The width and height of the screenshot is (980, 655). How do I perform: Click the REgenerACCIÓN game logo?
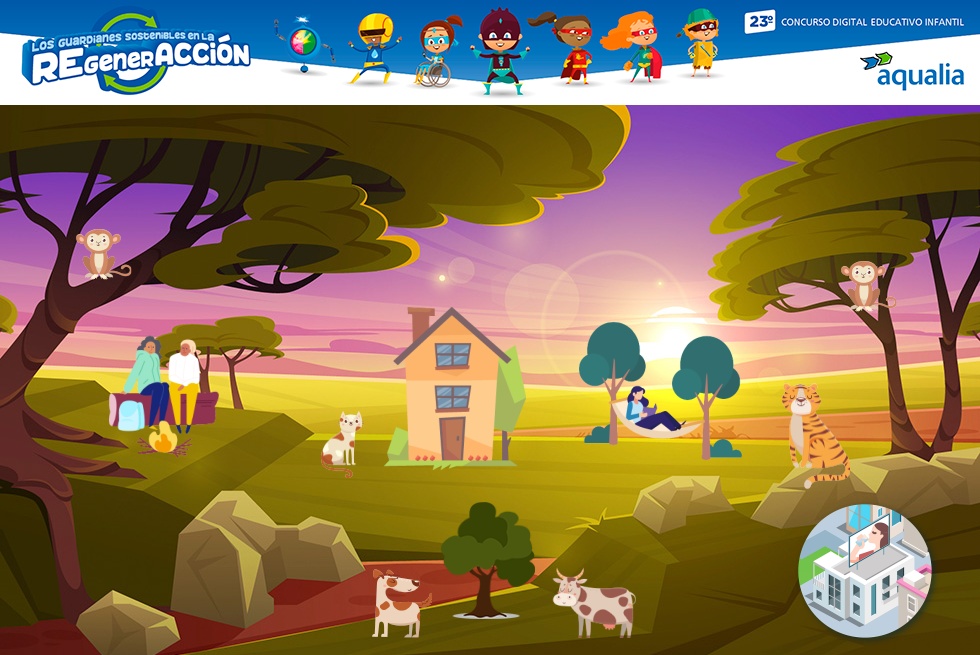138,56
